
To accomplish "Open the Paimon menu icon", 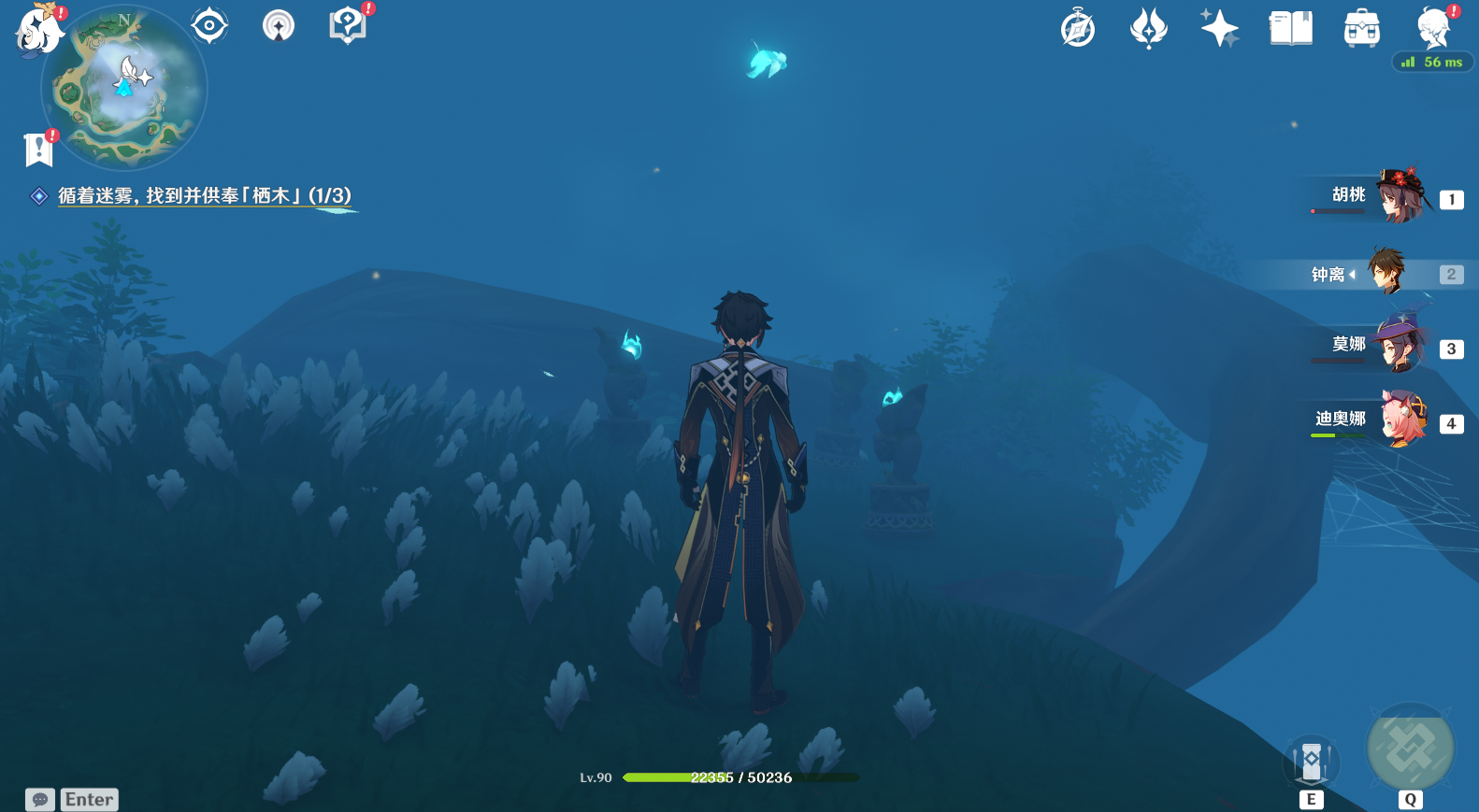I will click(x=37, y=31).
